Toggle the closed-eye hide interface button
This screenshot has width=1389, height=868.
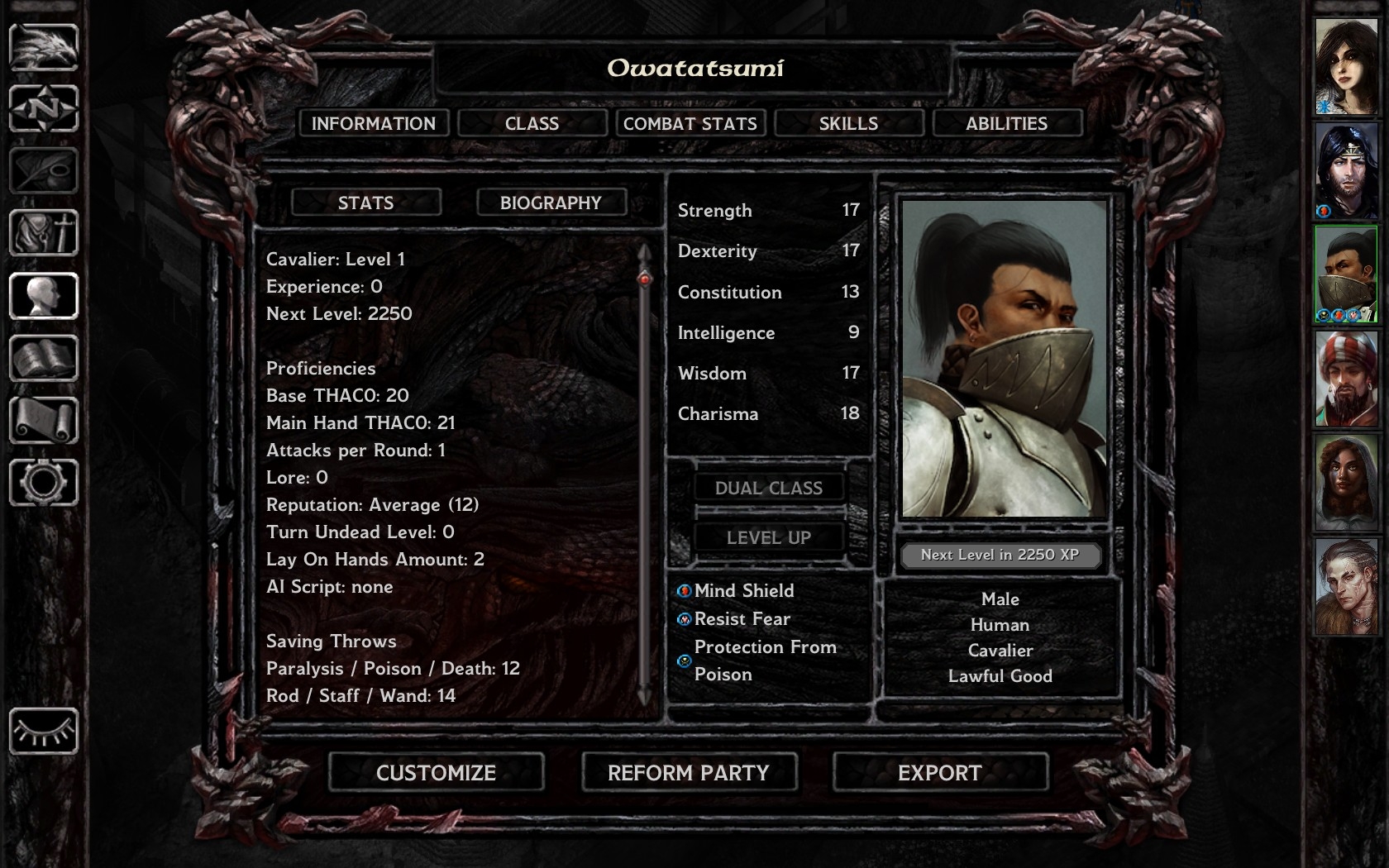tap(44, 731)
